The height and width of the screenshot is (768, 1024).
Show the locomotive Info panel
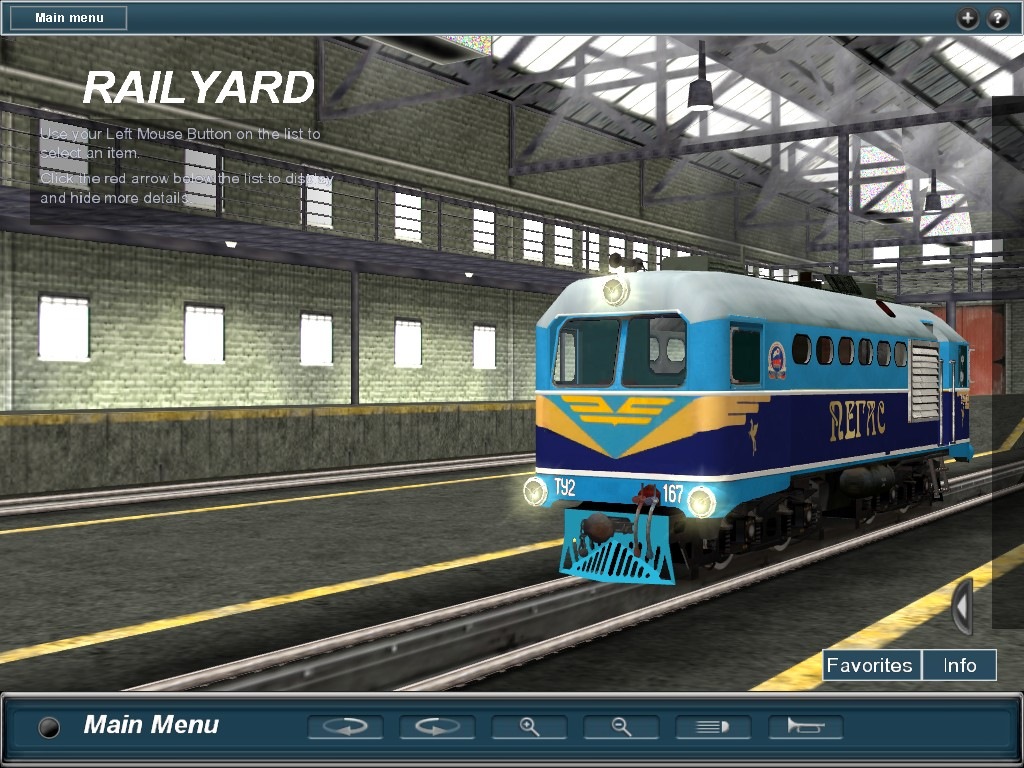click(x=959, y=665)
